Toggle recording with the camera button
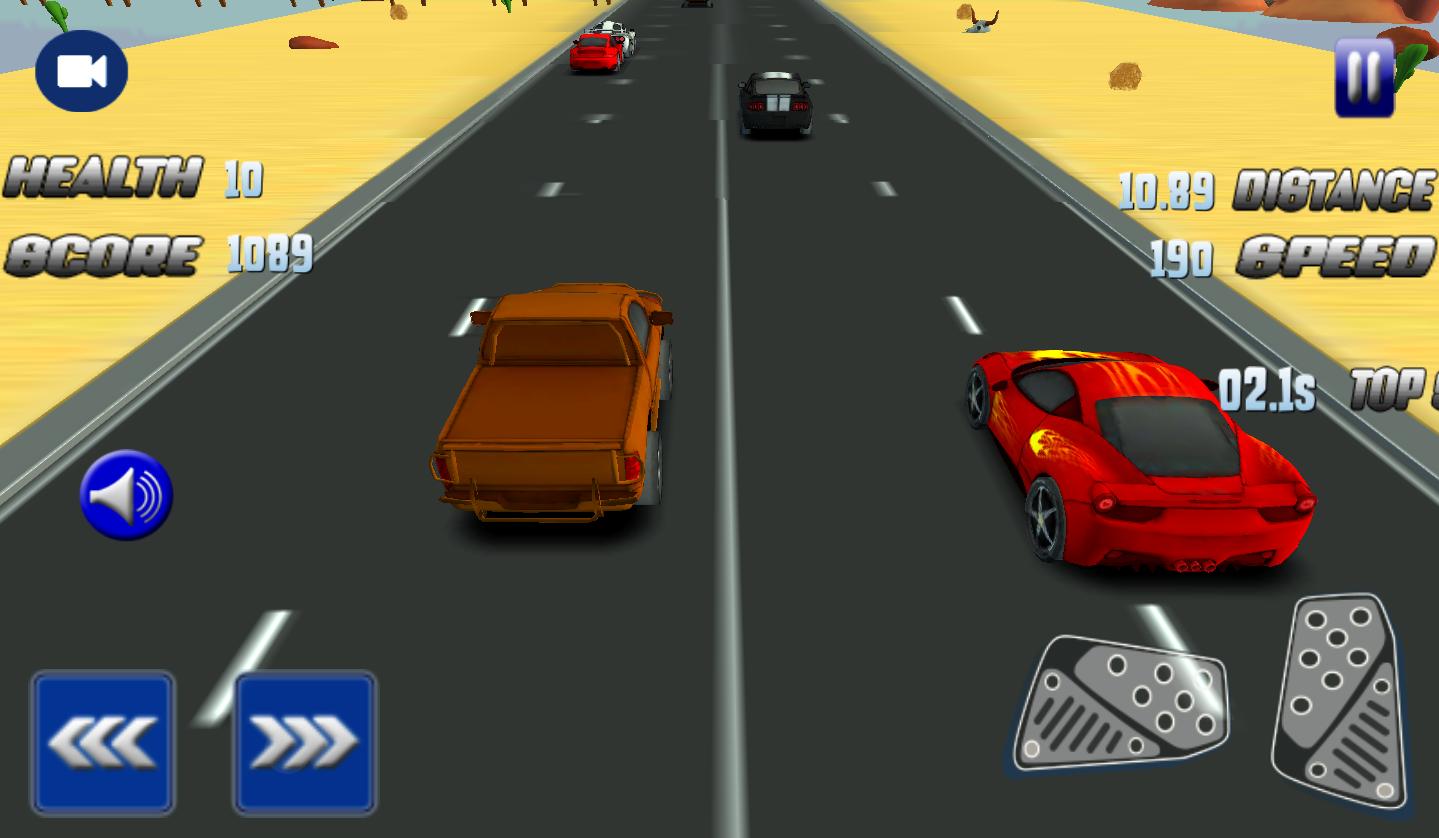The width and height of the screenshot is (1439, 838). click(80, 71)
